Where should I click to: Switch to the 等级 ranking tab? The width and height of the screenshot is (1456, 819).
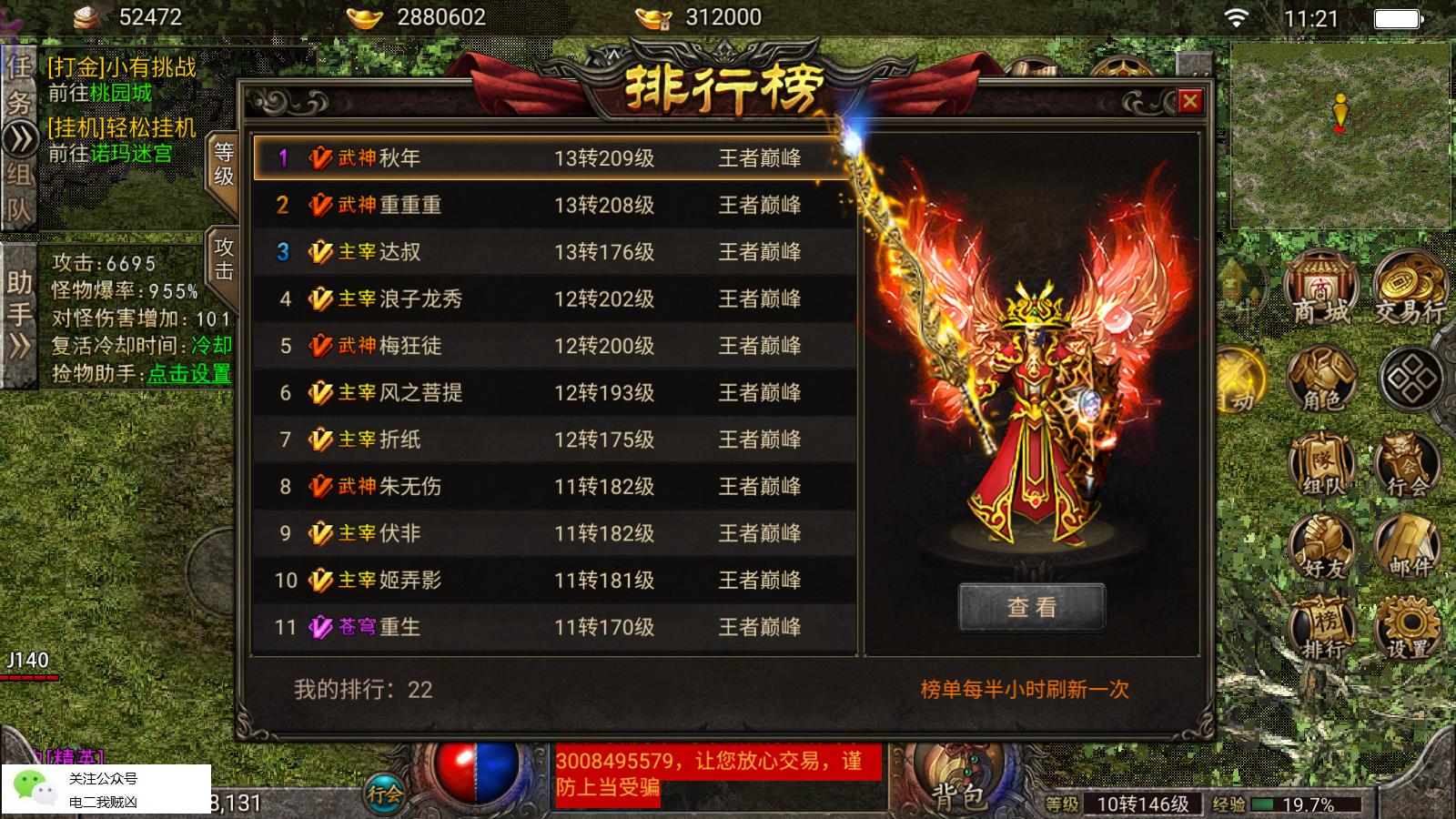223,164
